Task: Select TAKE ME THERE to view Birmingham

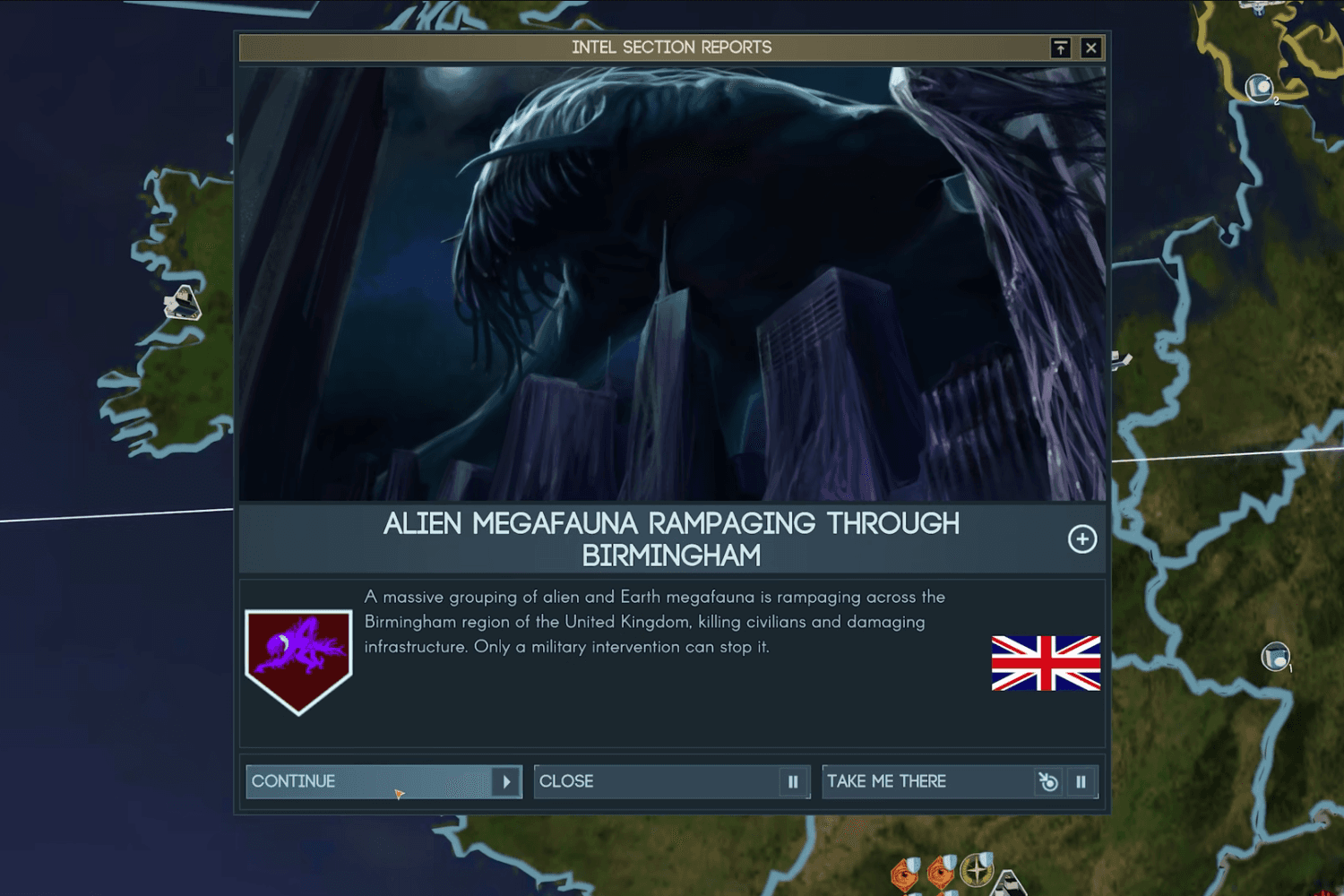Action: tap(887, 781)
